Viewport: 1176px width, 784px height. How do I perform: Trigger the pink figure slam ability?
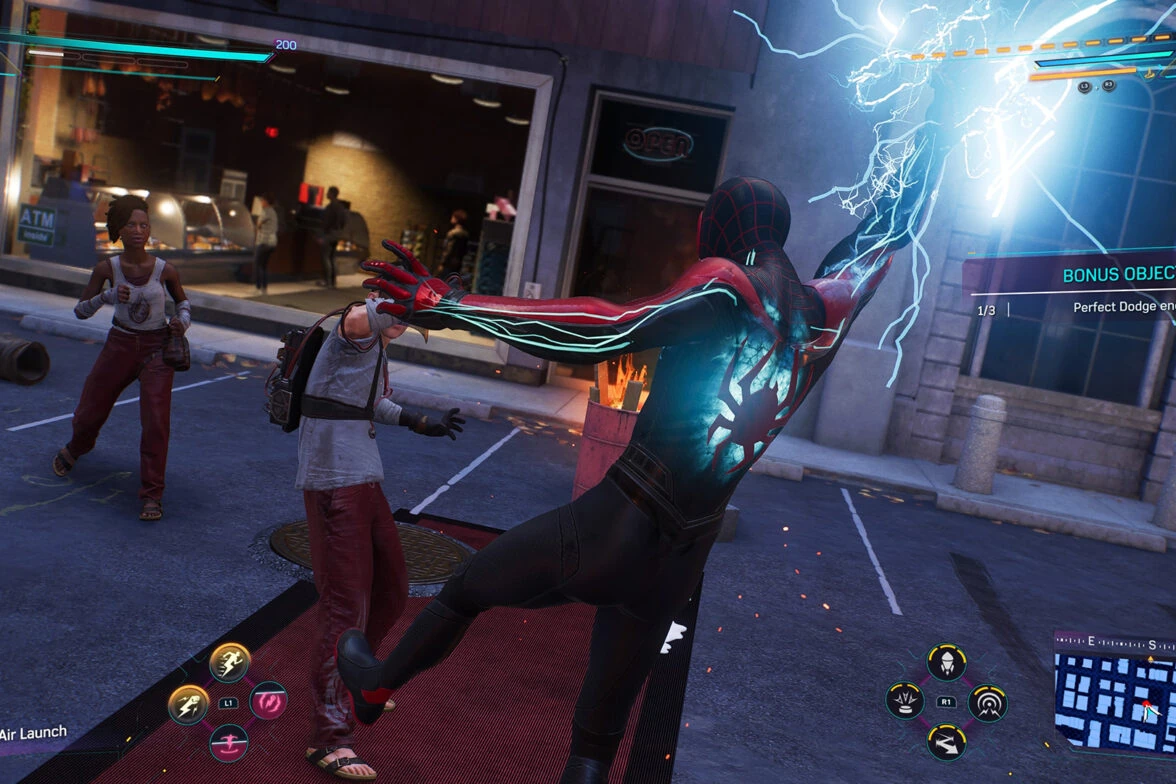[x=229, y=742]
